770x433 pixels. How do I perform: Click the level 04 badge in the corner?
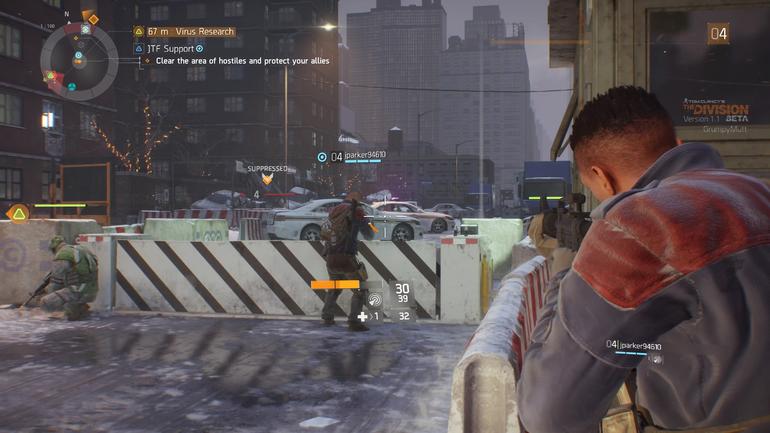coord(718,34)
